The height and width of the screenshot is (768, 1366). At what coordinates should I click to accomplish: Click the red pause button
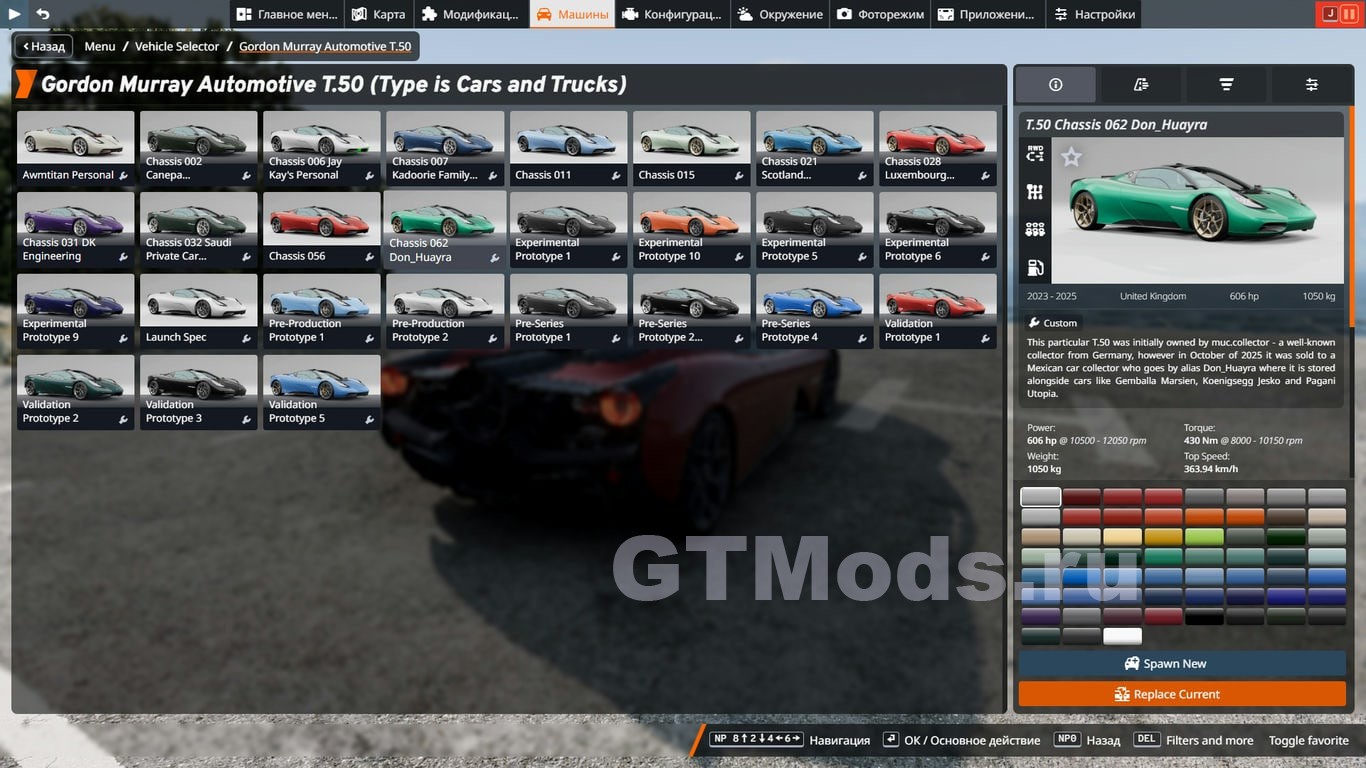coord(1348,14)
